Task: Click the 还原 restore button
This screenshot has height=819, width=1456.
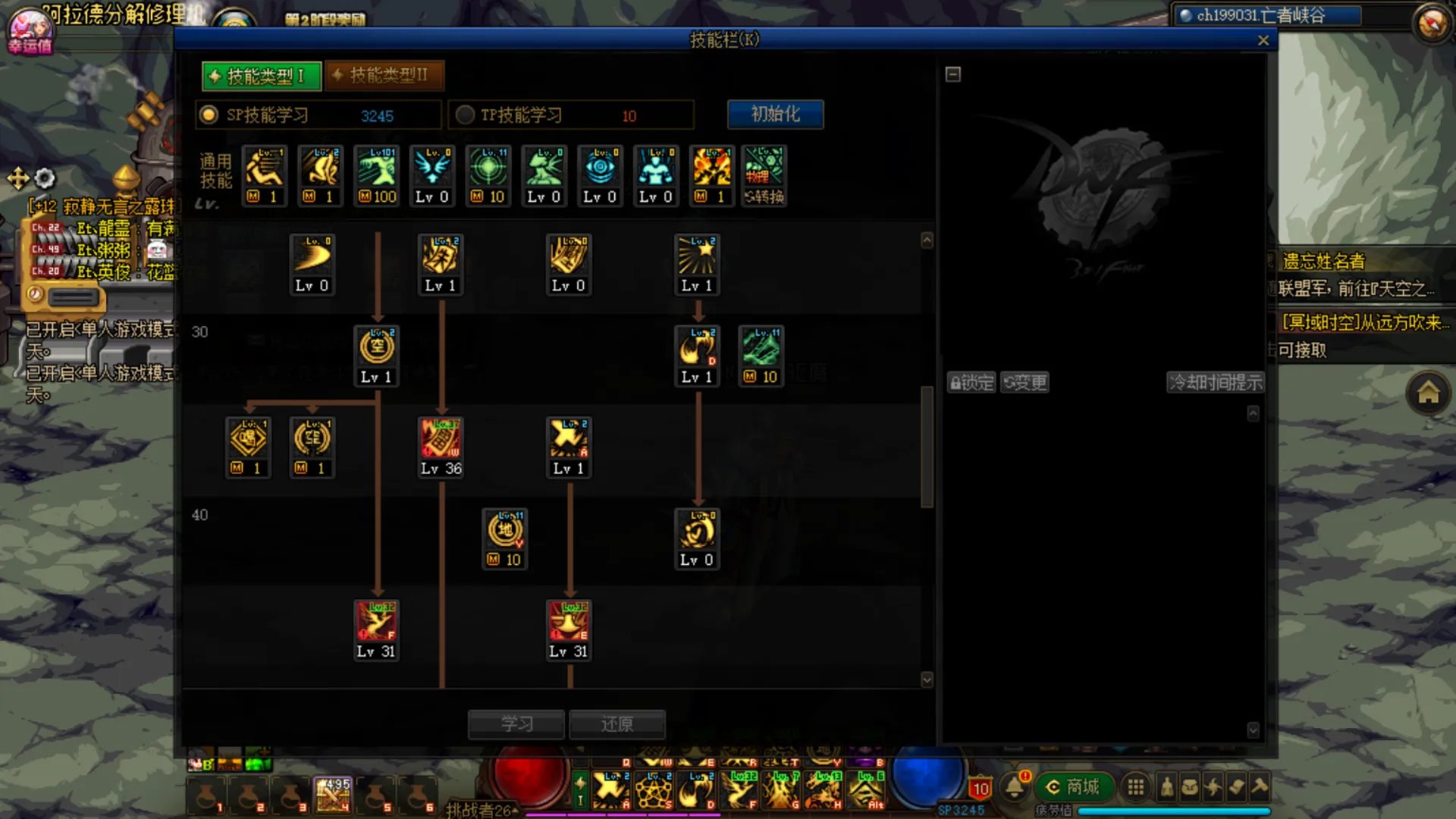Action: (x=617, y=724)
